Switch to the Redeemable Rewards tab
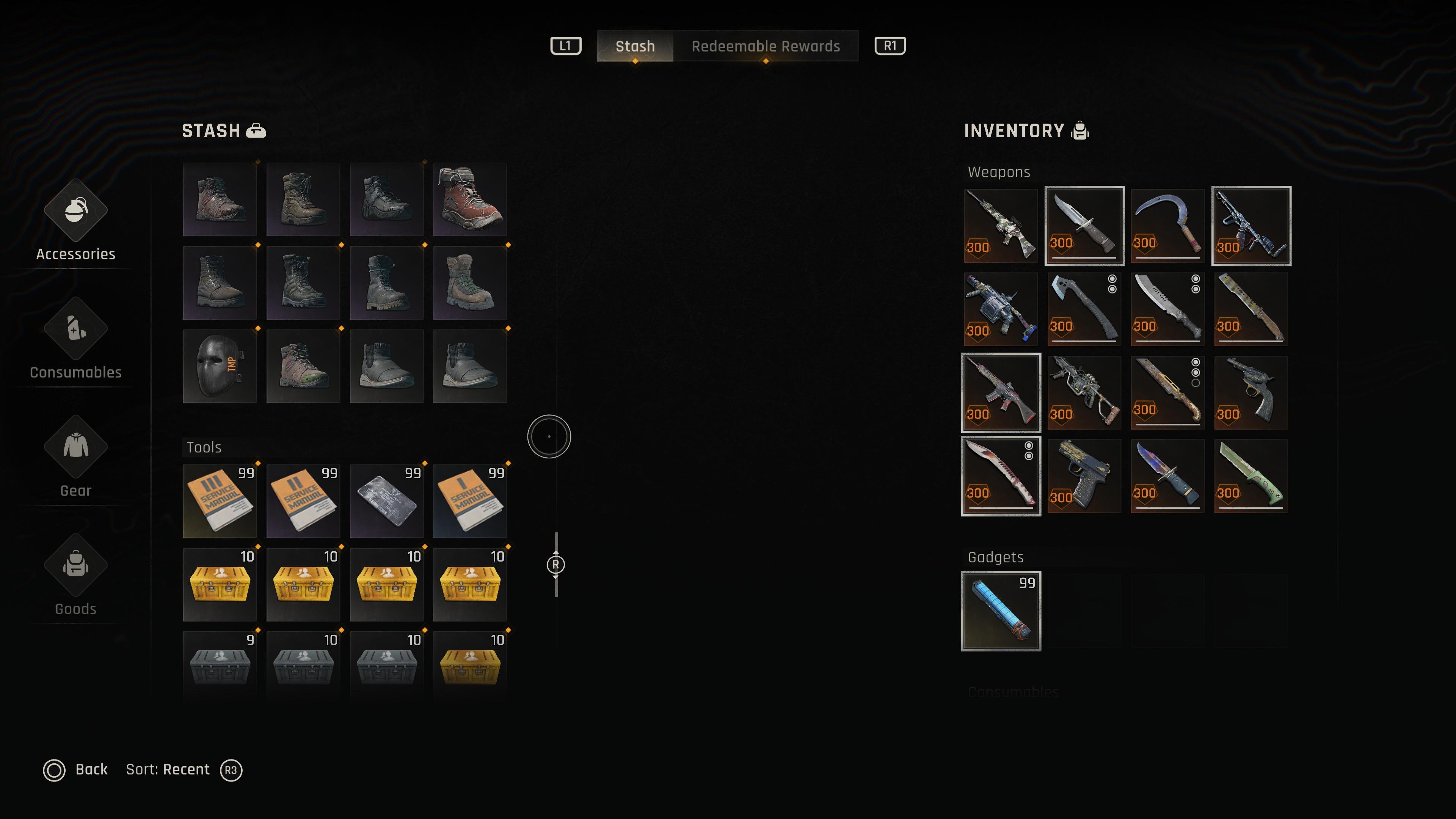The width and height of the screenshot is (1456, 819). pos(765,46)
